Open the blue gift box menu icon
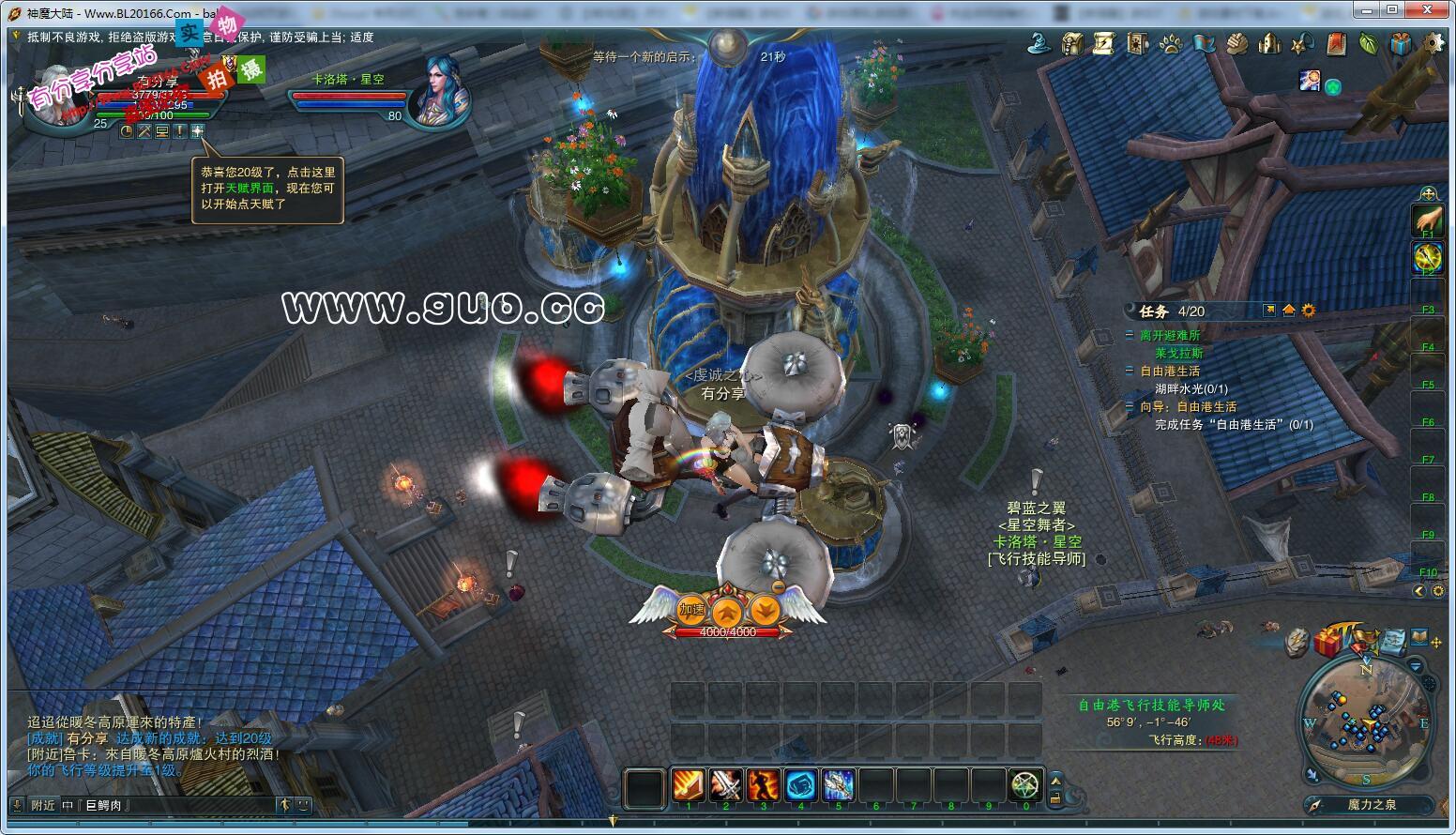 pyautogui.click(x=1401, y=43)
